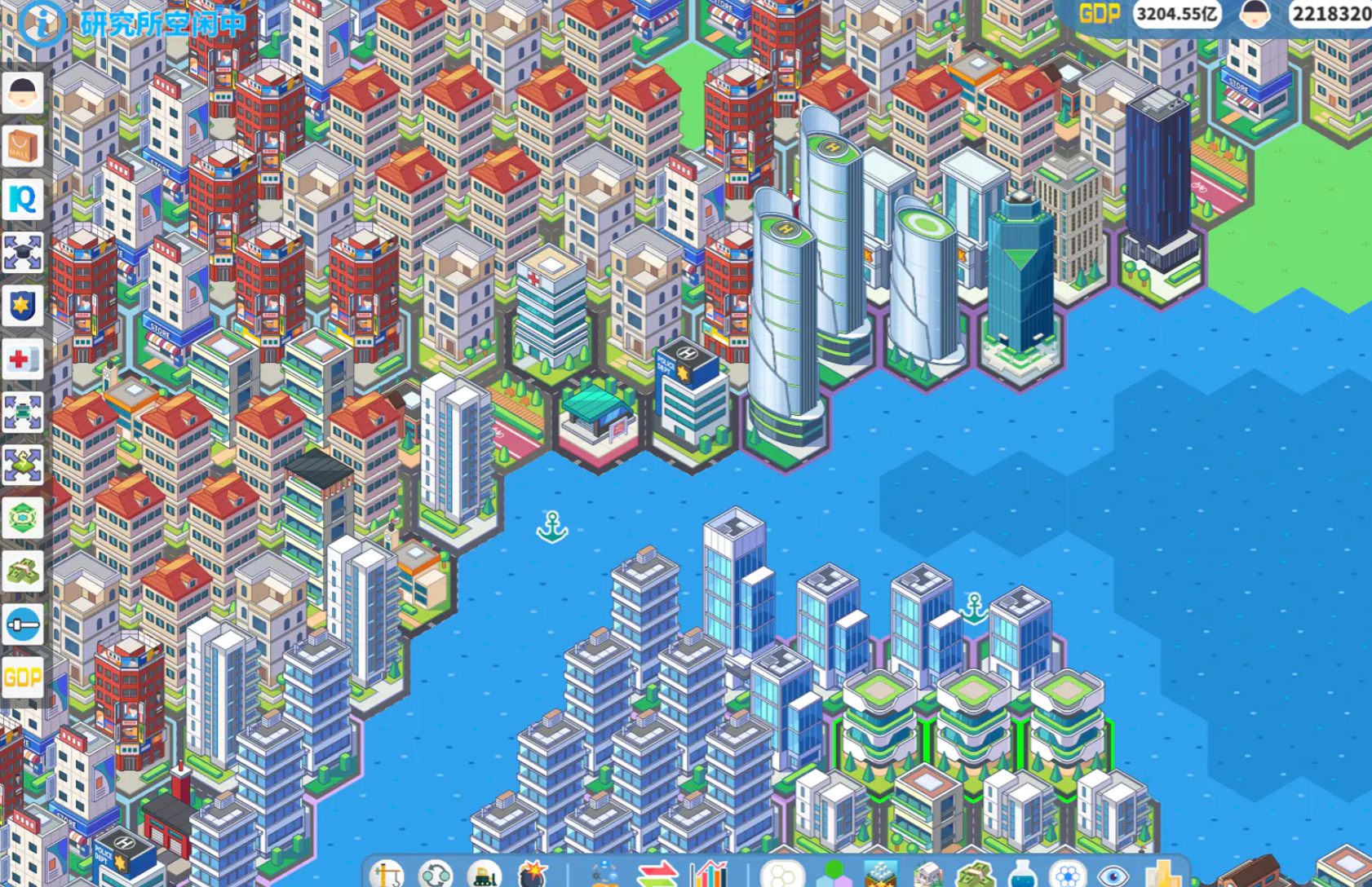Open the citizen panel with the face icon
The height and width of the screenshot is (887, 1372).
point(22,92)
